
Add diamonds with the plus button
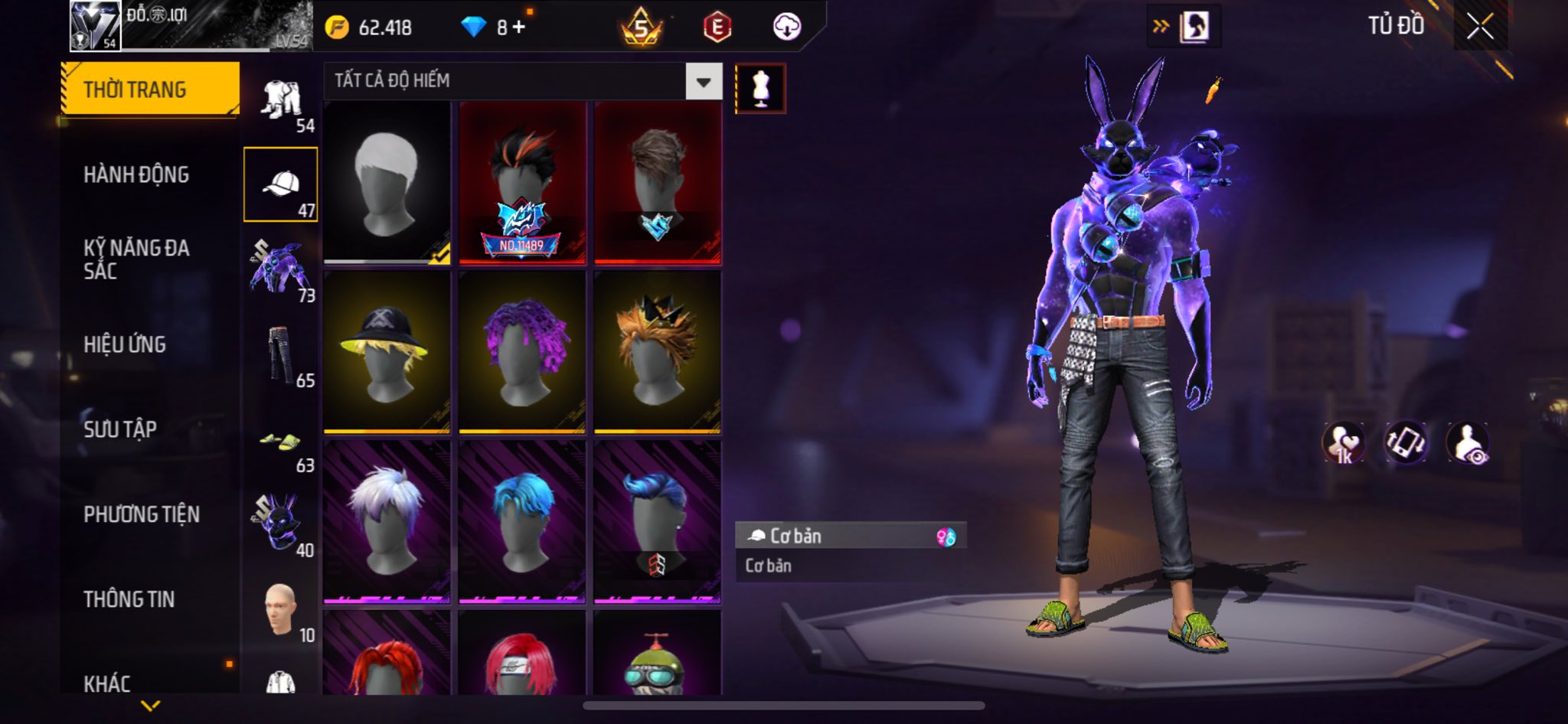[520, 28]
